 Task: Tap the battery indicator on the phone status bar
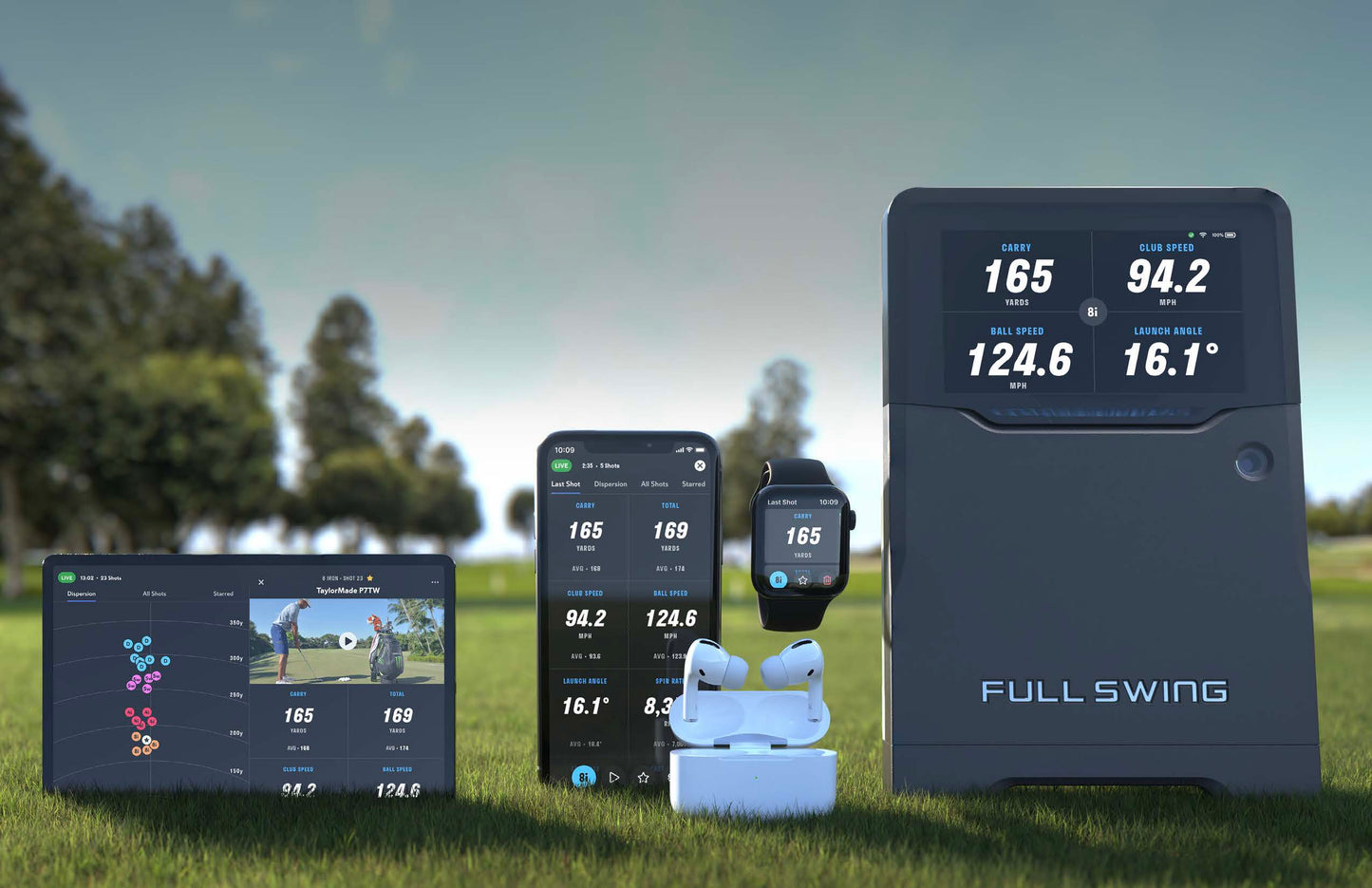(x=703, y=447)
